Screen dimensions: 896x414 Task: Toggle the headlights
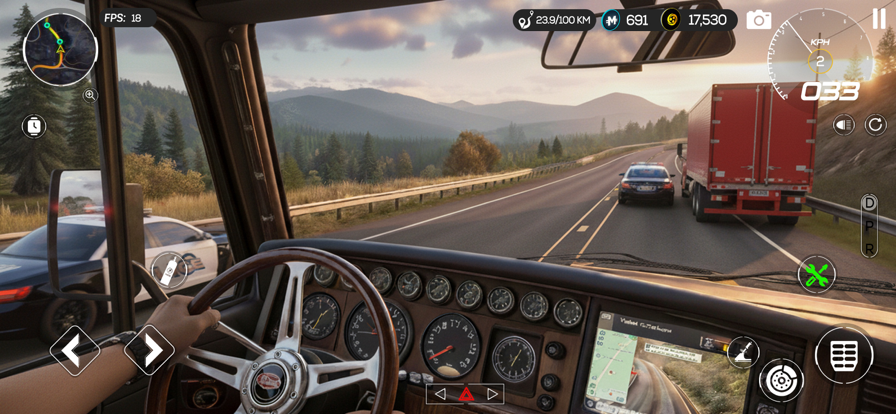tap(844, 125)
